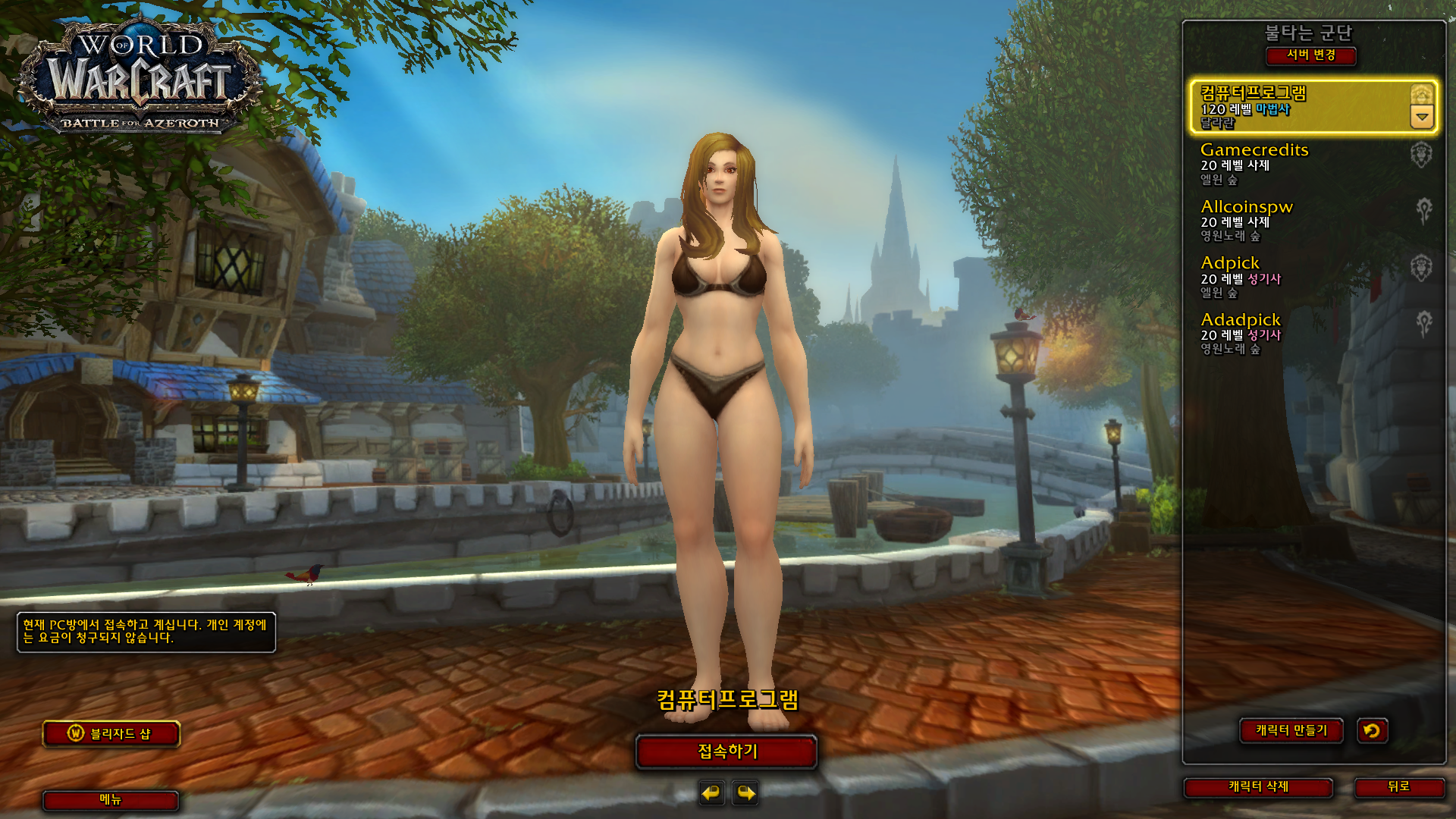Screen dimensions: 1456x819
Task: Click the 접속하기 enter world button
Action: 726,752
